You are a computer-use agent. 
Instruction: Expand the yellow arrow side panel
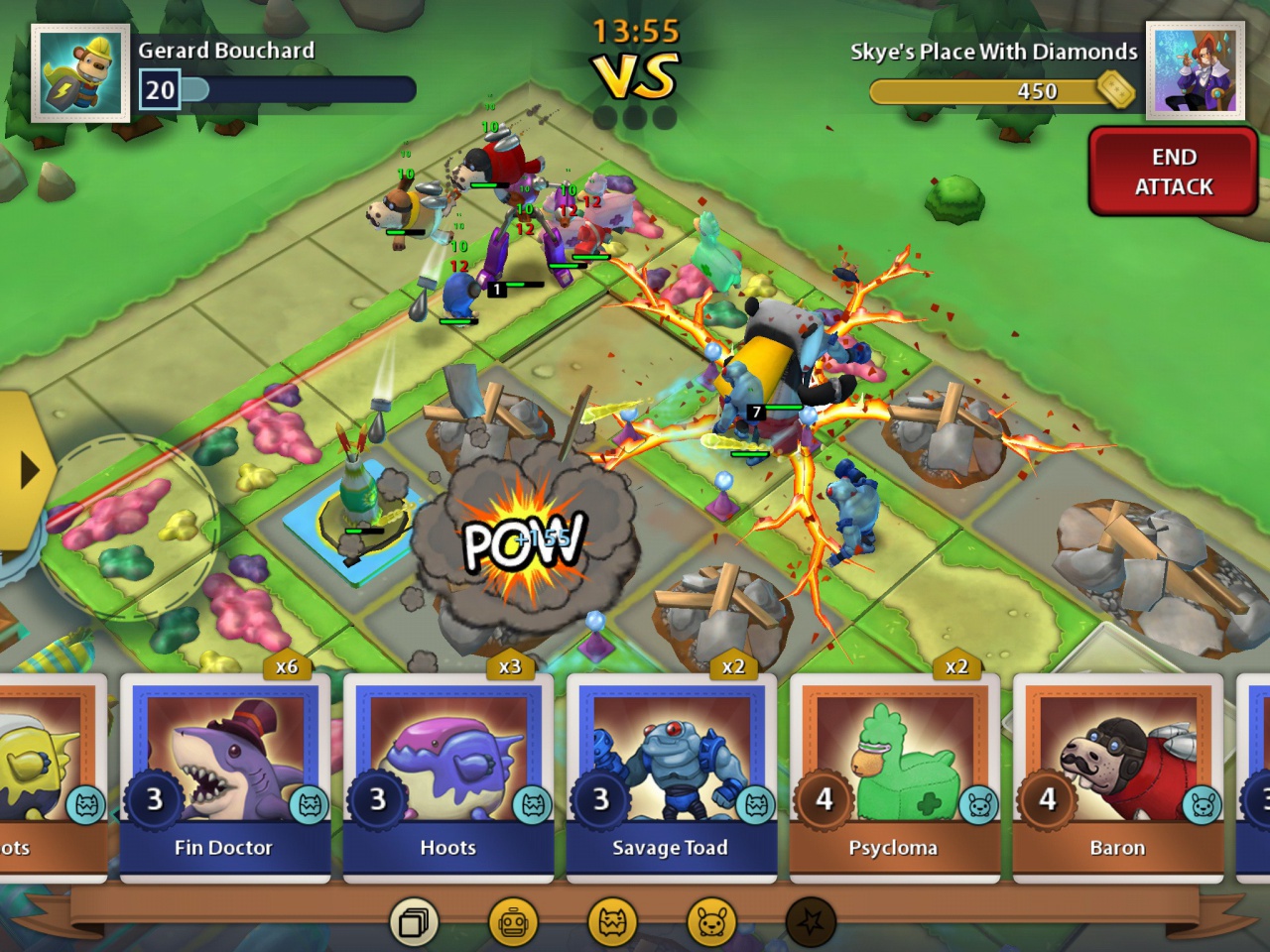(26, 471)
